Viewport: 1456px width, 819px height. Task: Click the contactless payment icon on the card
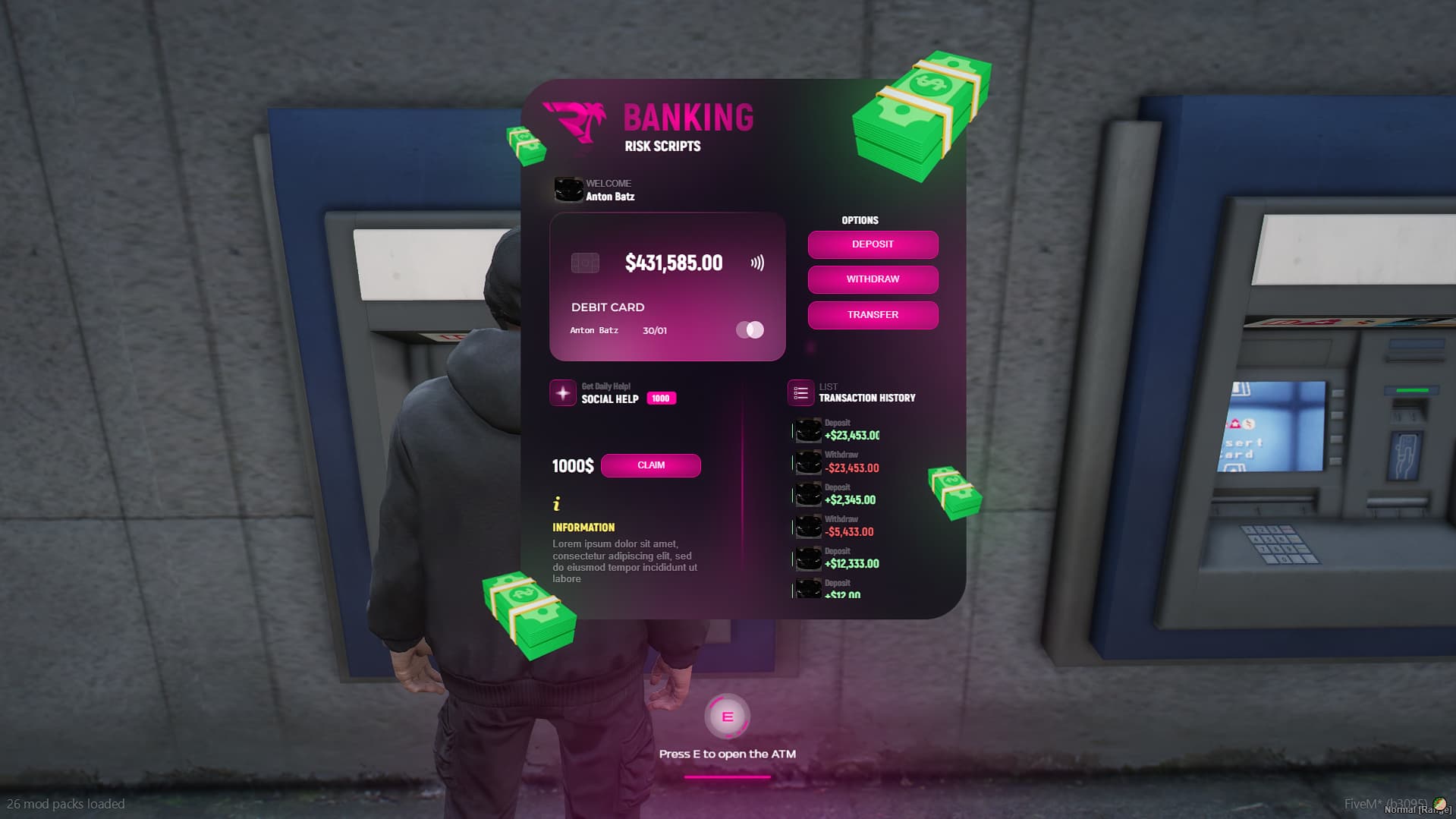coord(756,262)
